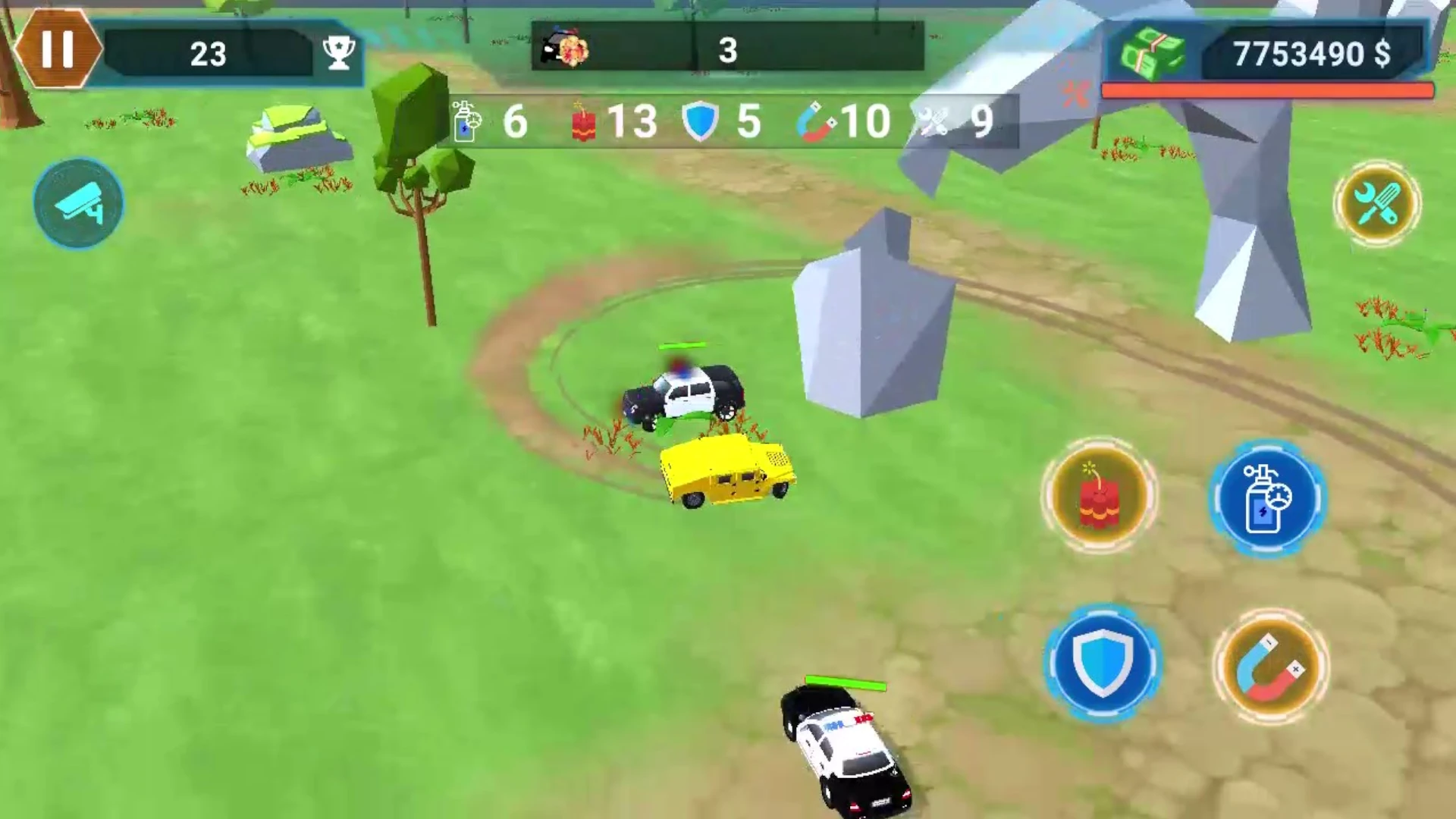The image size is (1456, 819).
Task: Click the trophy icon beside the score
Action: [338, 53]
